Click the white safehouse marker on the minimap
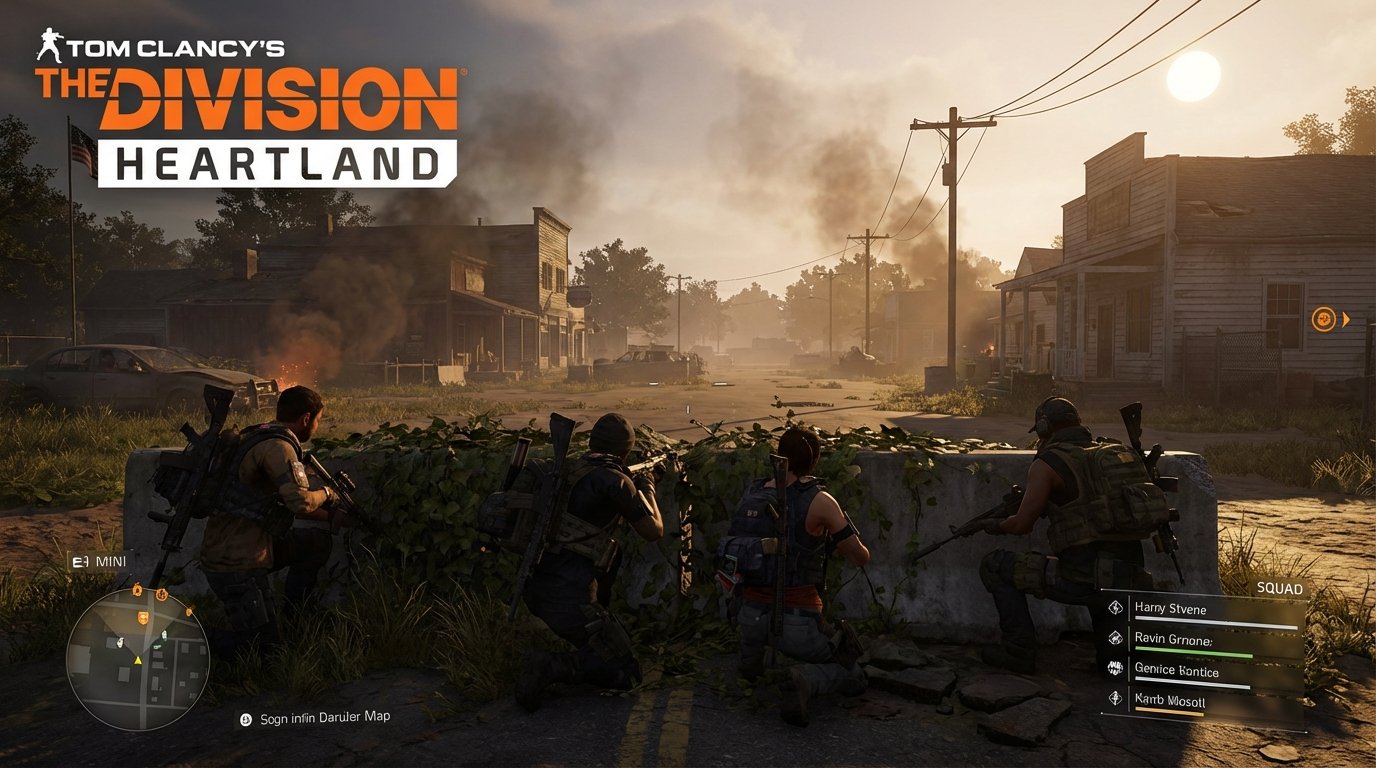Image resolution: width=1376 pixels, height=768 pixels. [120, 643]
